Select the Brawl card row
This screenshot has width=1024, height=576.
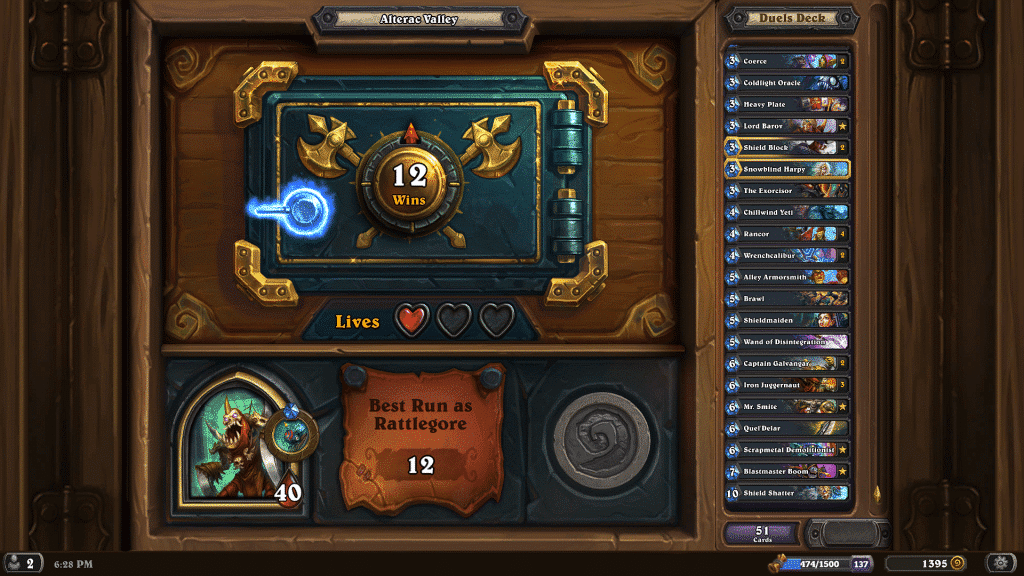coord(788,298)
